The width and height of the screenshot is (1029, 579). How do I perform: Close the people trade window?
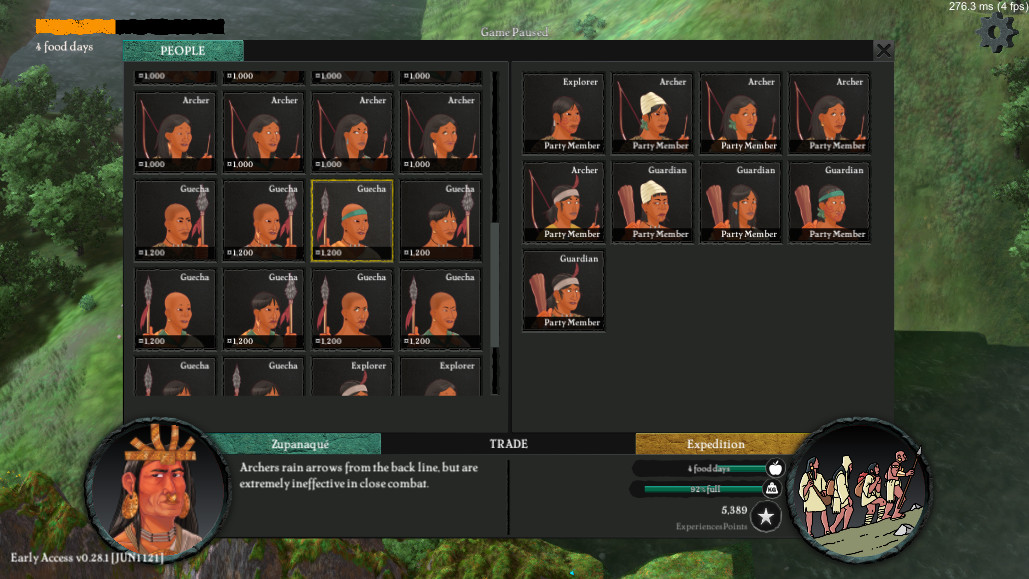[883, 50]
